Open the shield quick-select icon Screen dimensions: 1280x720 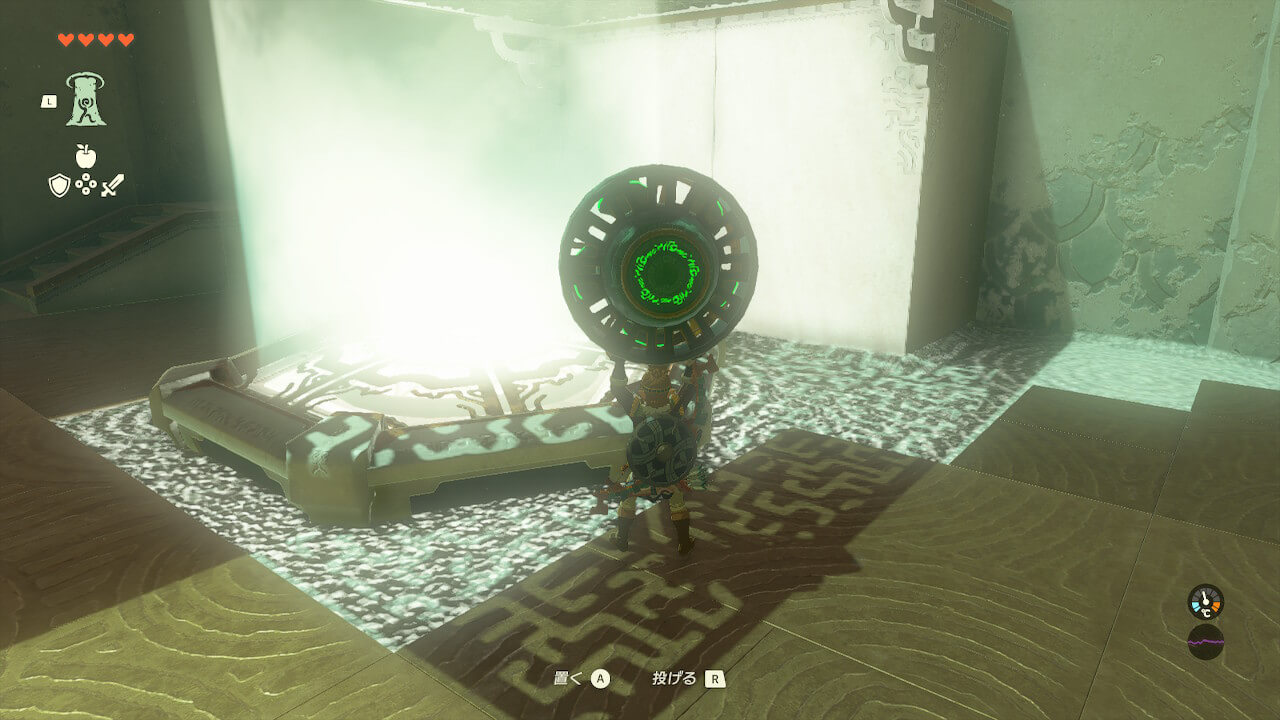59,185
